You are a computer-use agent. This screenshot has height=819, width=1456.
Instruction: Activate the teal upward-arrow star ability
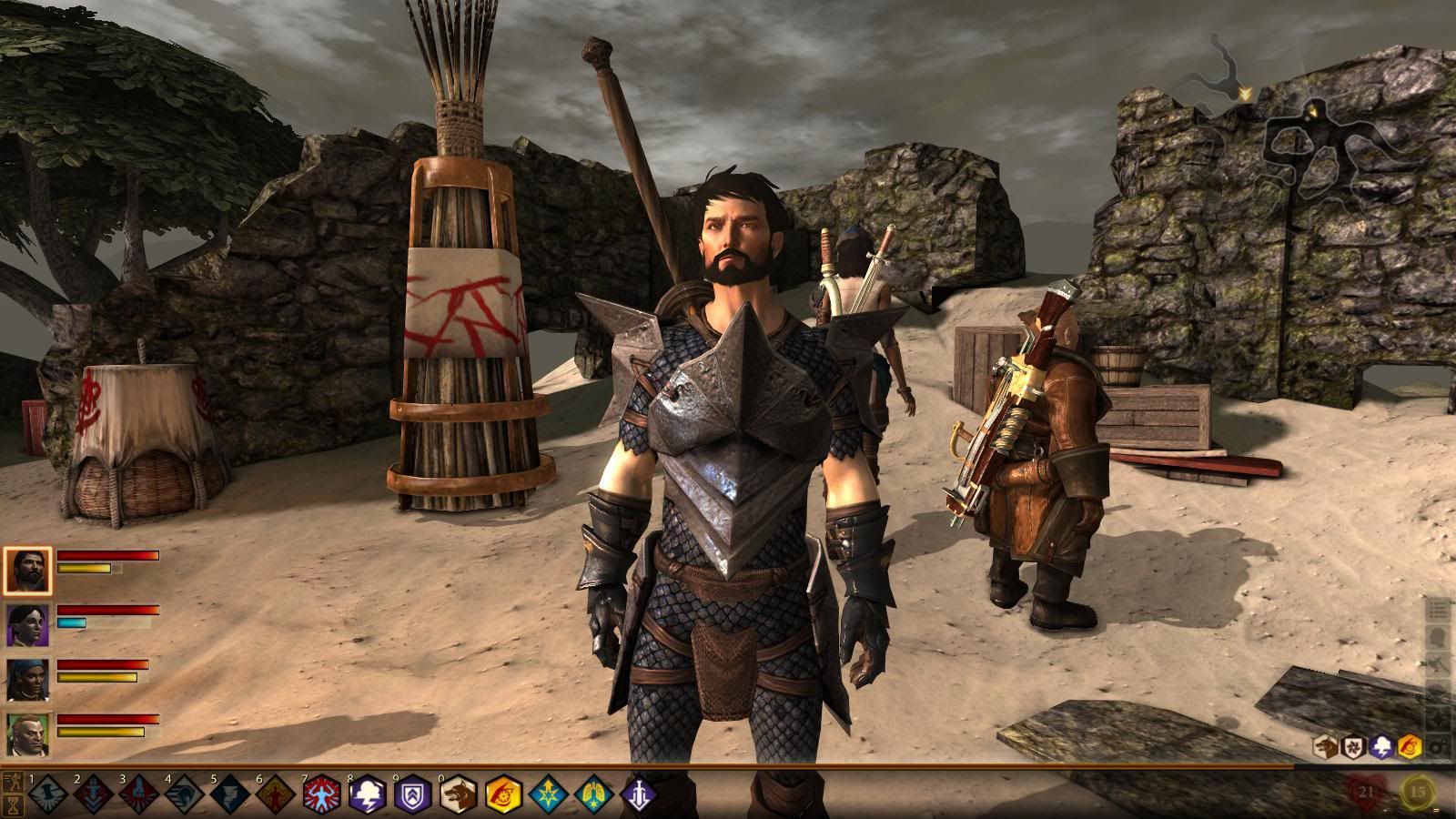click(x=549, y=794)
